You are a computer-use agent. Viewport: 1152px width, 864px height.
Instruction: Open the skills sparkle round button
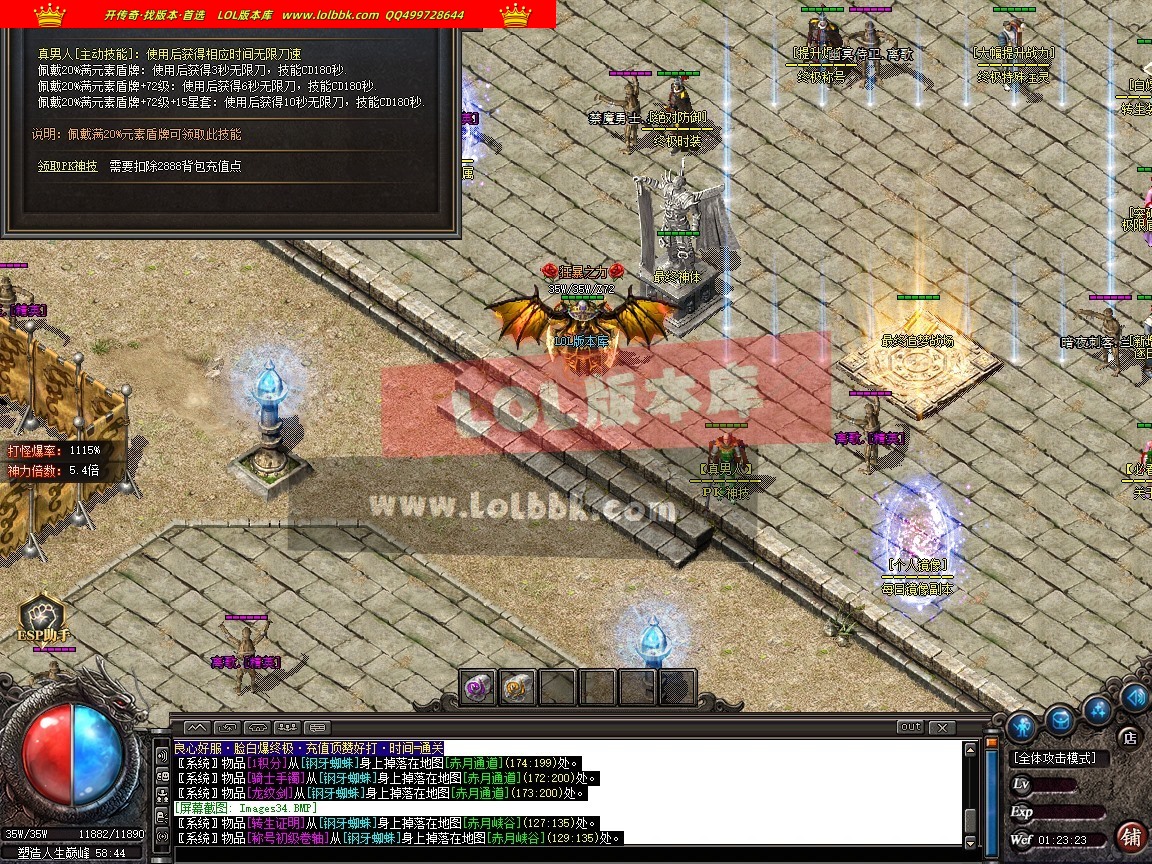pos(1098,710)
